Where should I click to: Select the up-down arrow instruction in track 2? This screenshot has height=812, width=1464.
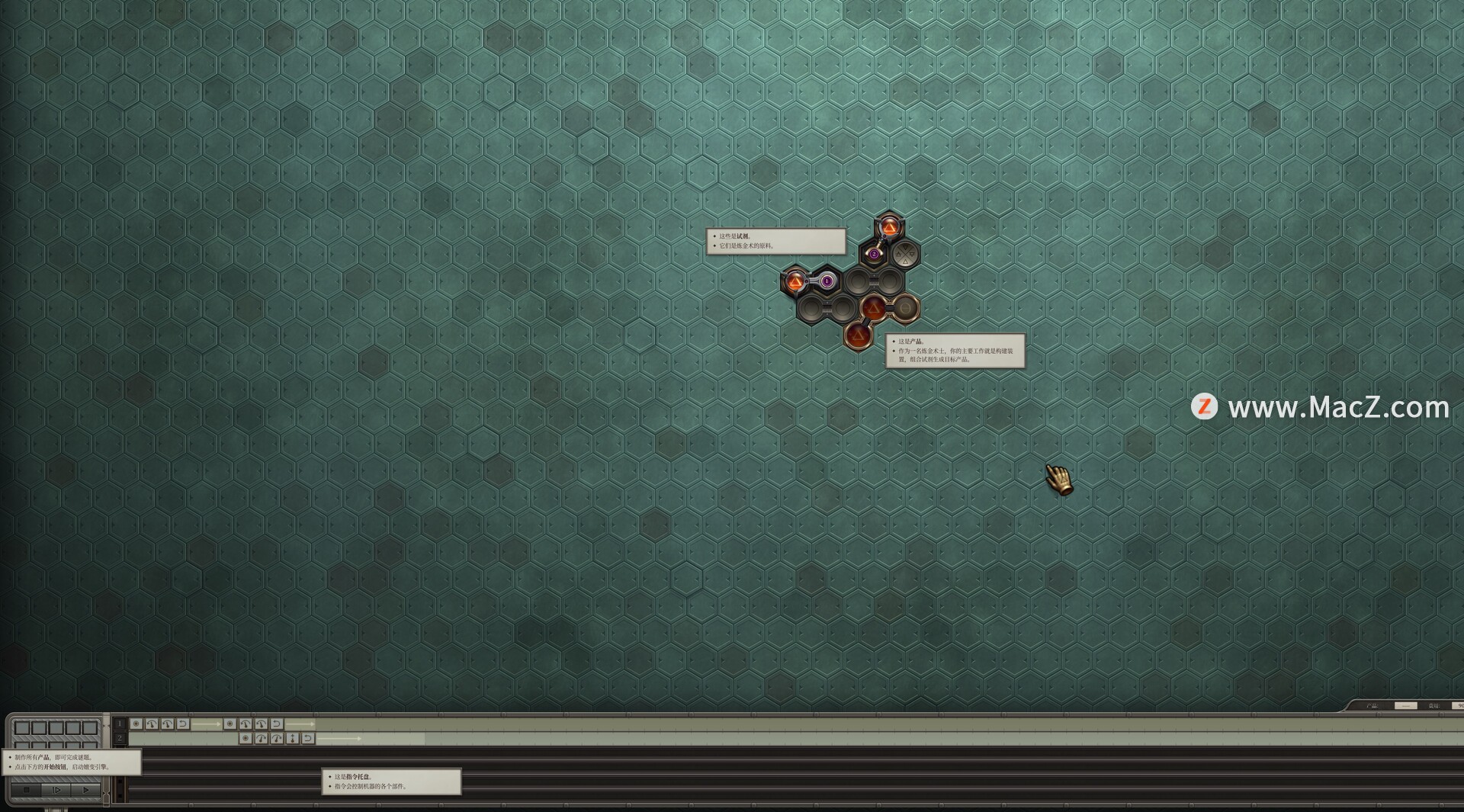point(292,738)
